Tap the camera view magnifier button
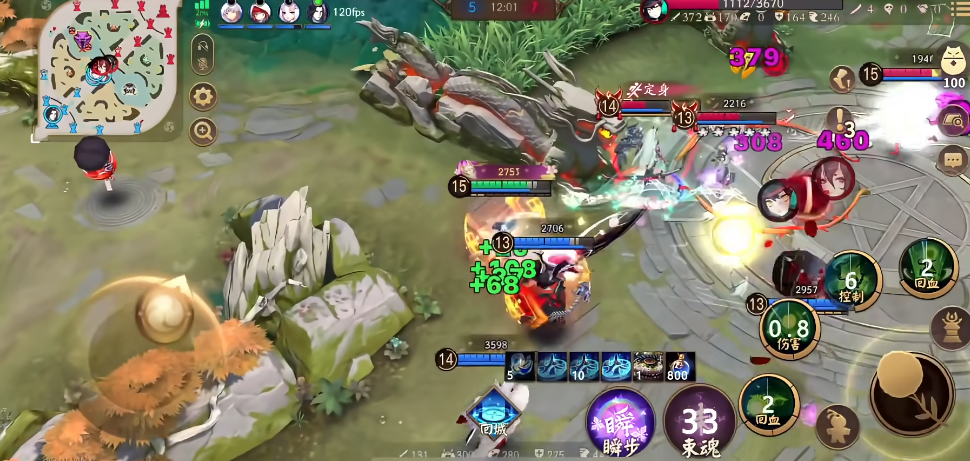The height and width of the screenshot is (461, 970). [x=952, y=120]
